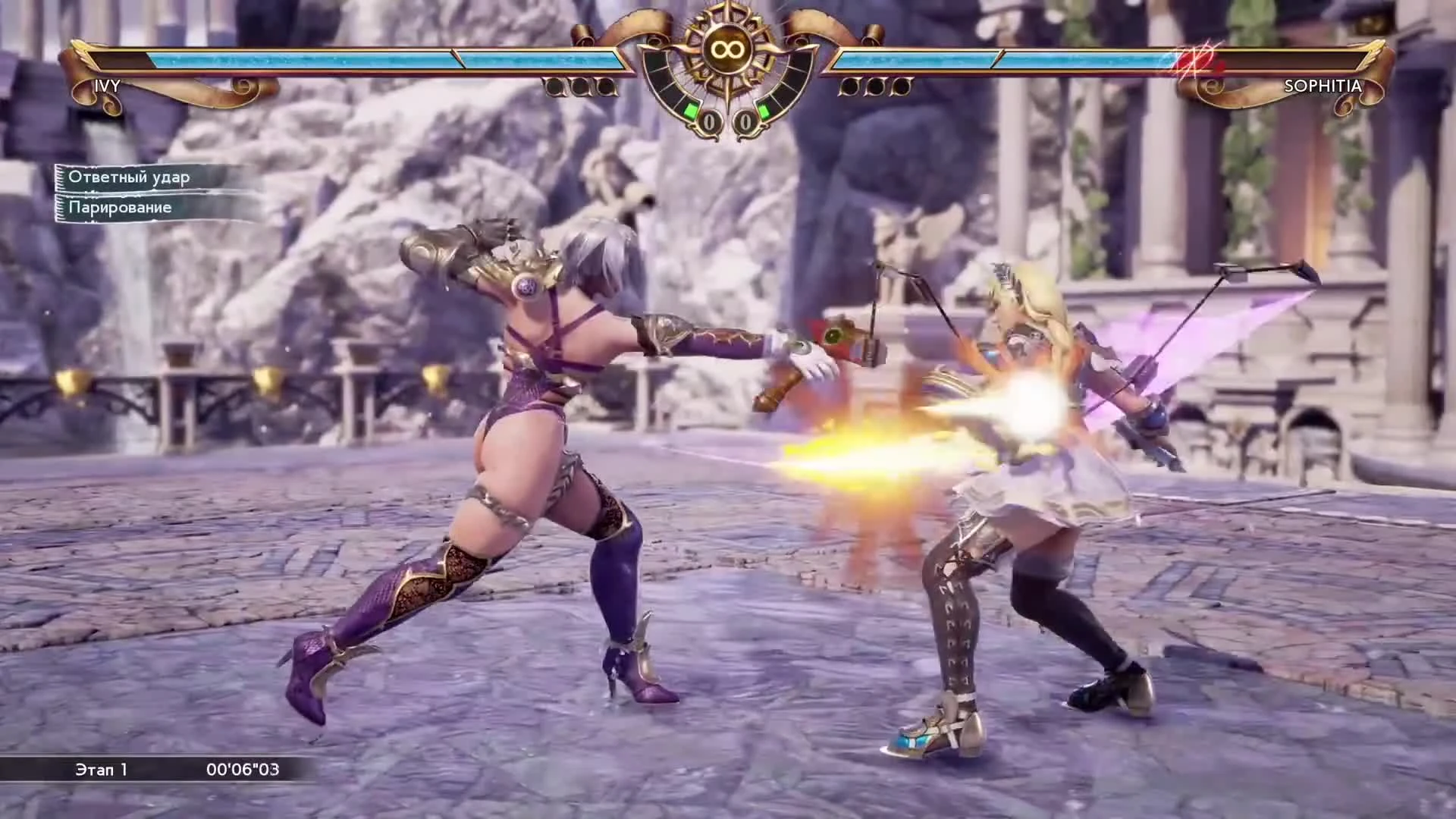Click the 00'06"03 match timer
Image resolution: width=1456 pixels, height=819 pixels.
point(244,769)
